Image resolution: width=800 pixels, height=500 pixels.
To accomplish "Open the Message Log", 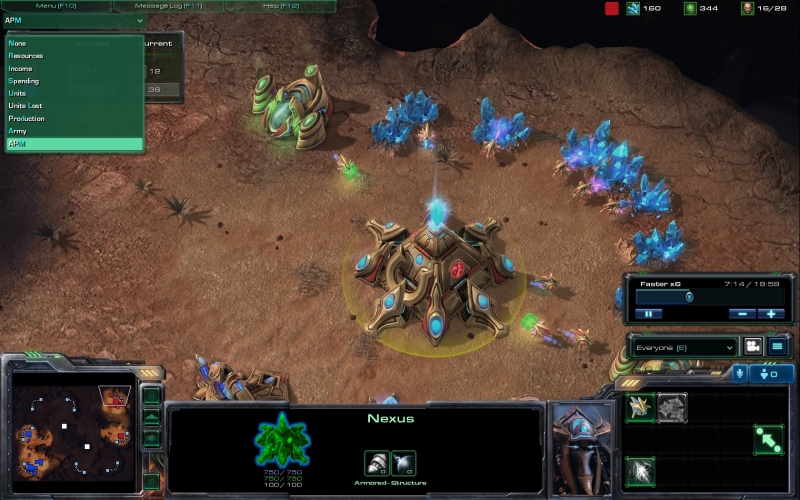I will coord(169,6).
